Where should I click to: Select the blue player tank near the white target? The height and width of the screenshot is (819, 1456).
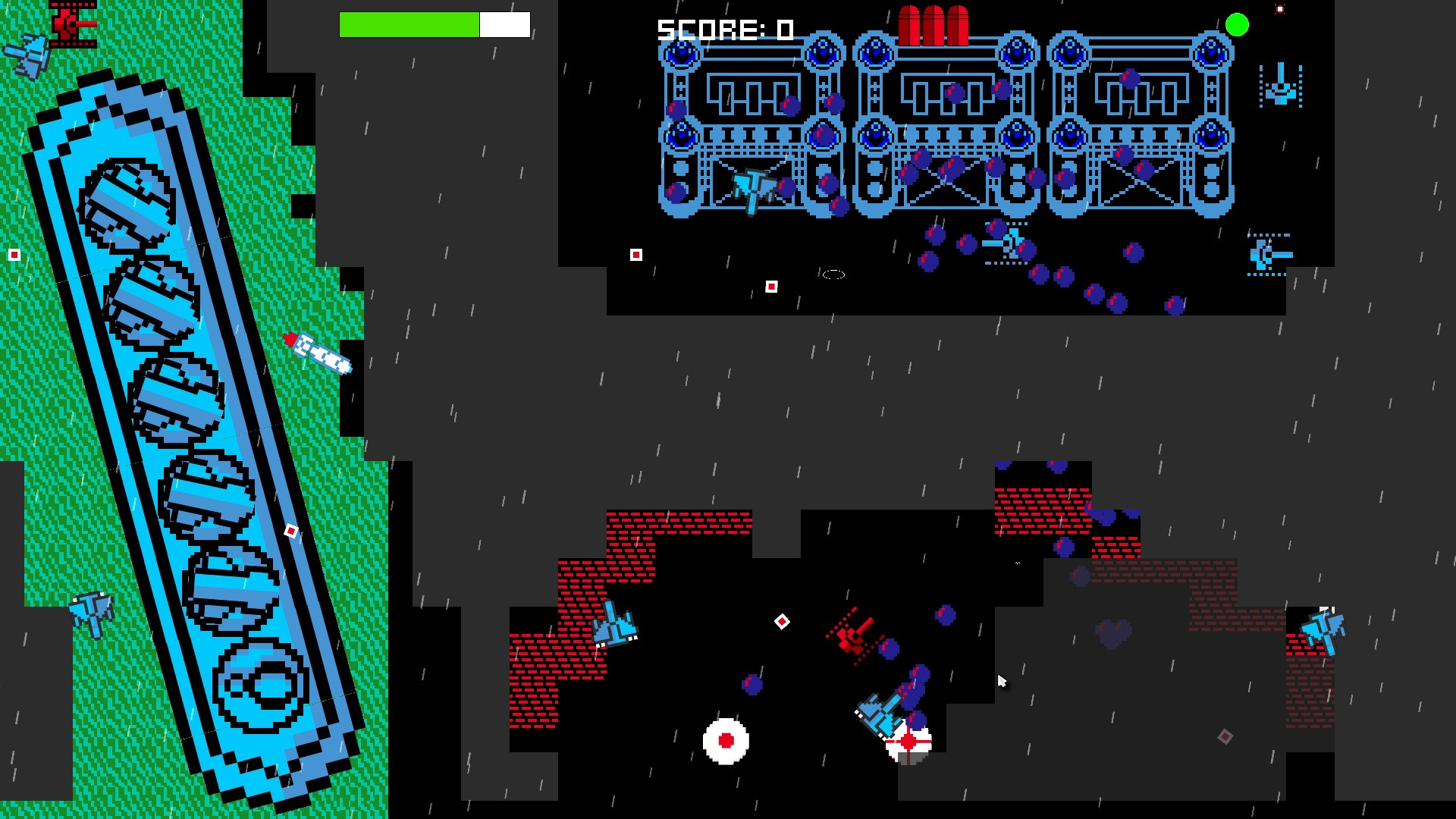pos(880,713)
